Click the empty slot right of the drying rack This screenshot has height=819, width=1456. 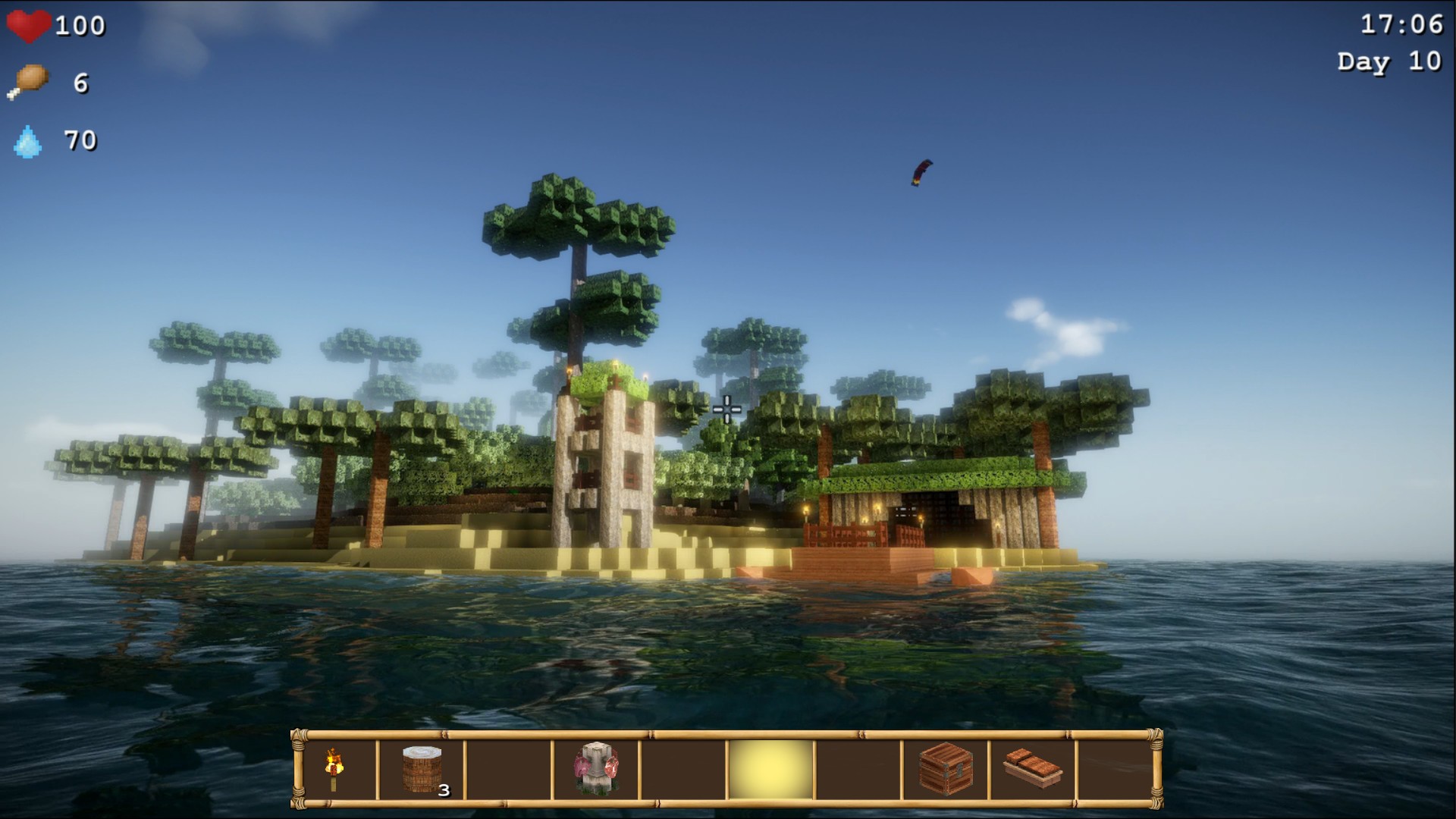[682, 766]
